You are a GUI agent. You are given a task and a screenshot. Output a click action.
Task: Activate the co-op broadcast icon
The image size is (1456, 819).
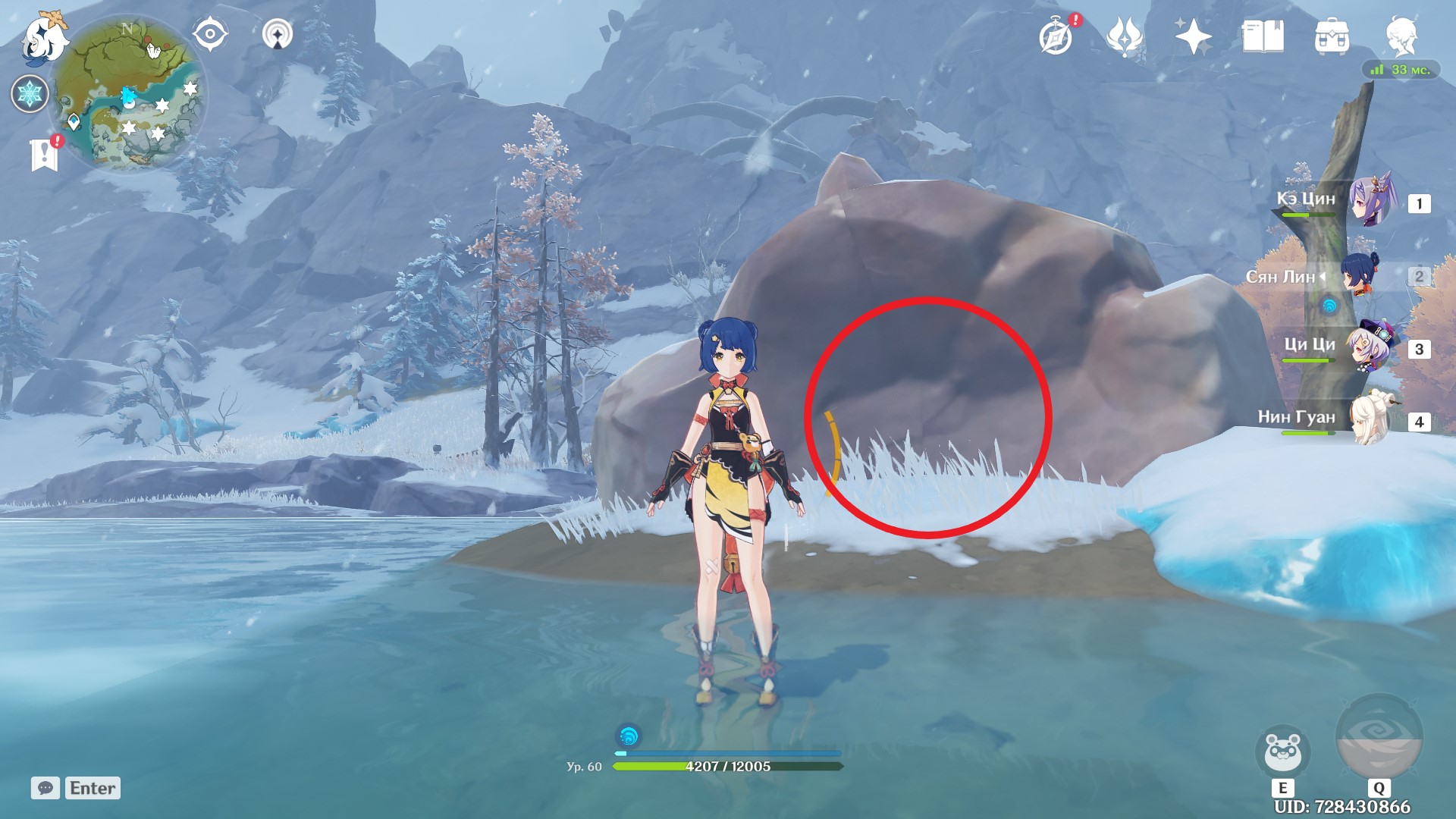coord(278,33)
